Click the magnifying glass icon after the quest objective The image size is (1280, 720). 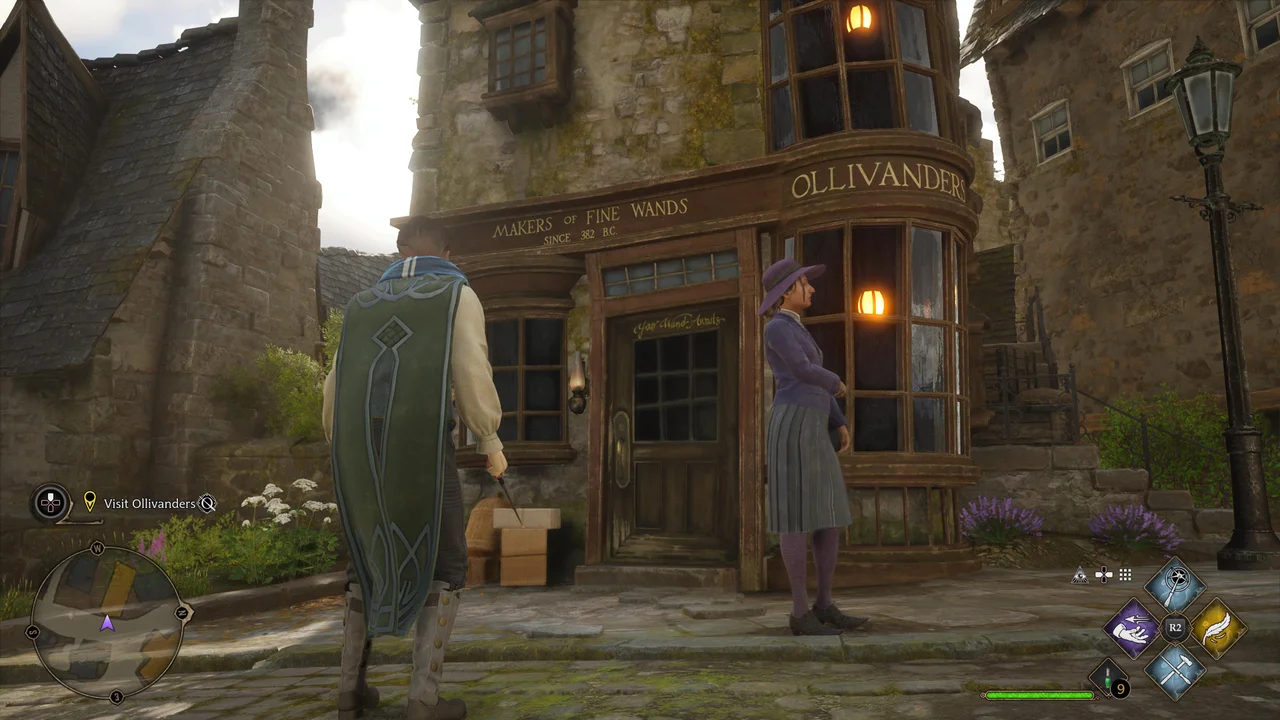click(x=206, y=505)
